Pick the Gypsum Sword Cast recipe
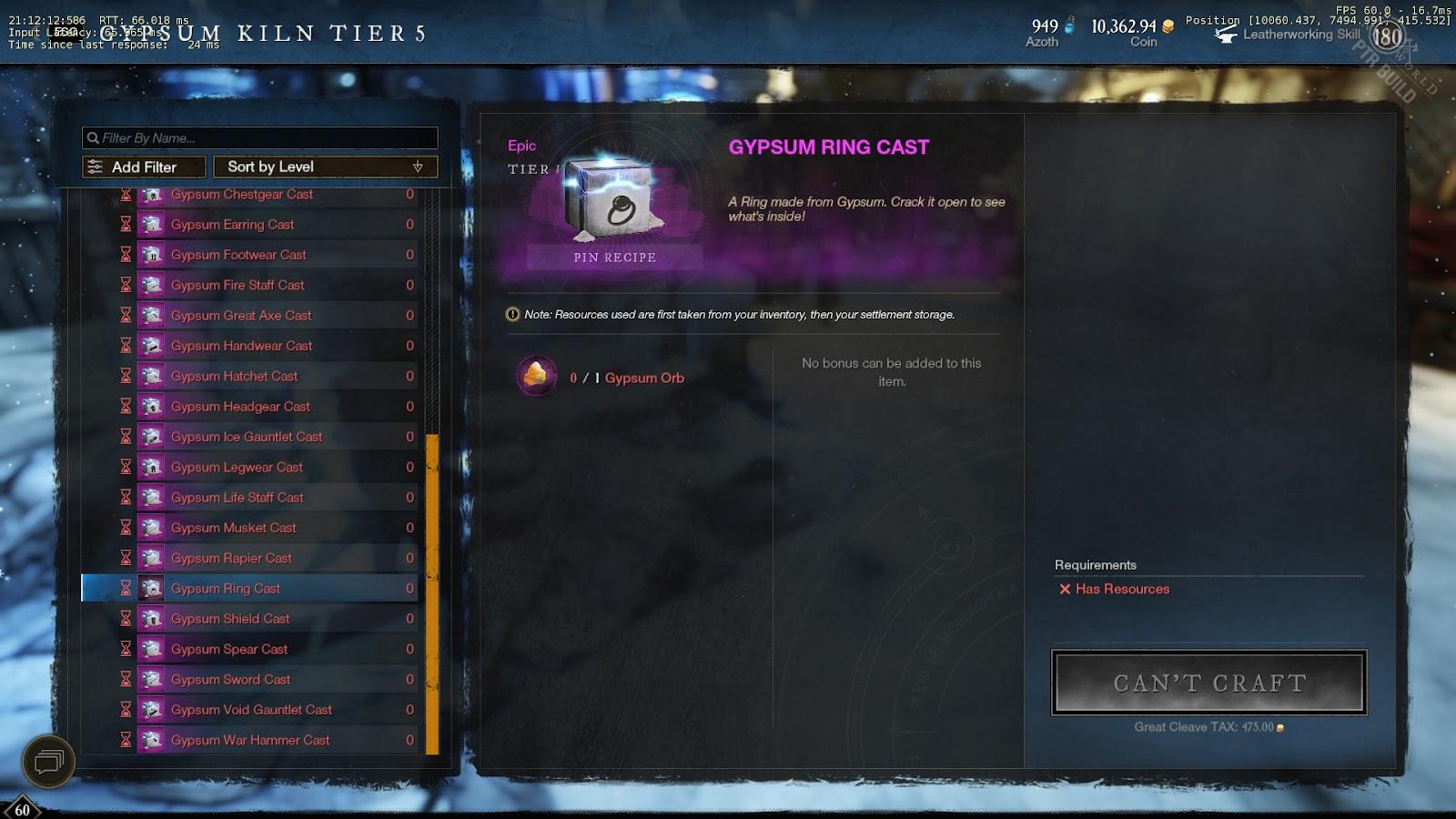This screenshot has height=819, width=1456. click(230, 680)
